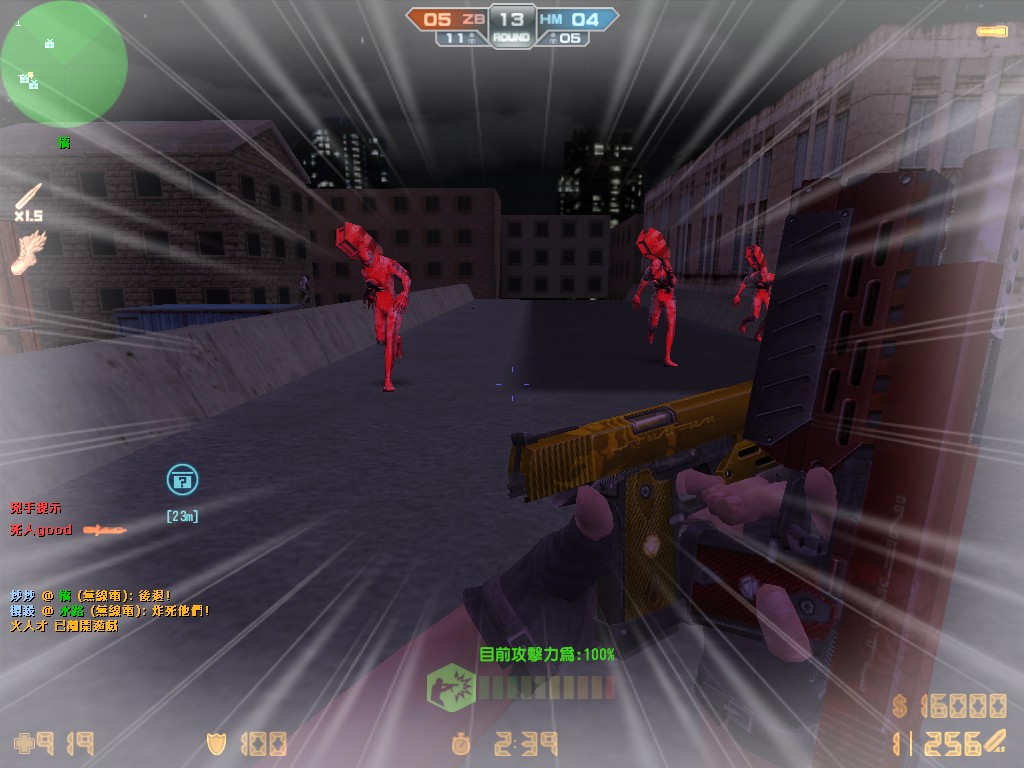Select the green attack power boost icon
This screenshot has width=1024, height=768.
pyautogui.click(x=451, y=688)
